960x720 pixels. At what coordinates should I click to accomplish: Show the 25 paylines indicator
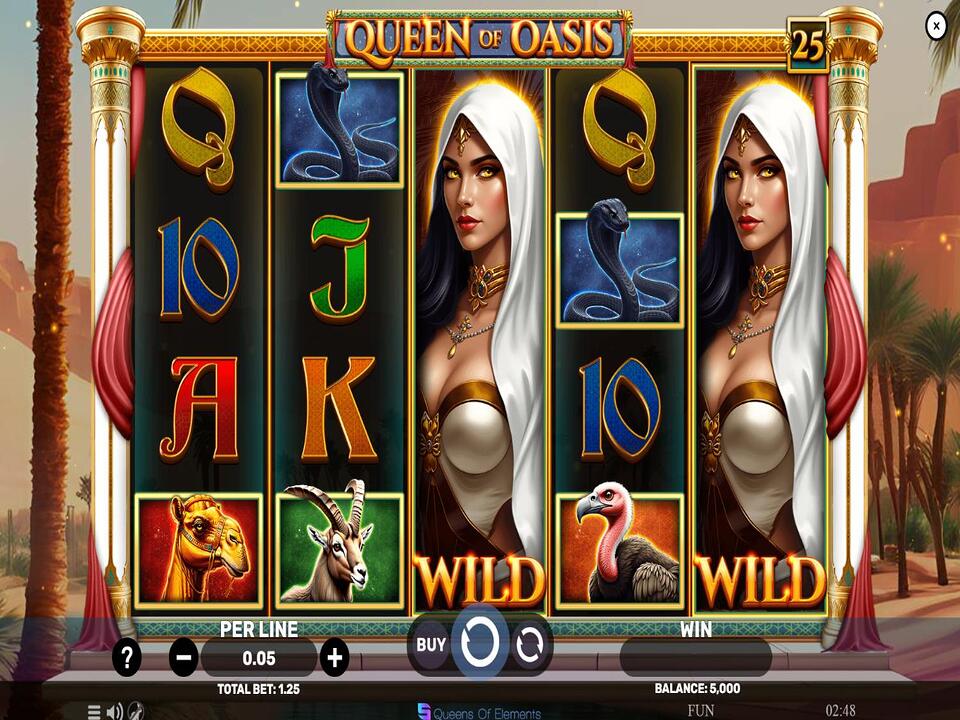pyautogui.click(x=807, y=45)
